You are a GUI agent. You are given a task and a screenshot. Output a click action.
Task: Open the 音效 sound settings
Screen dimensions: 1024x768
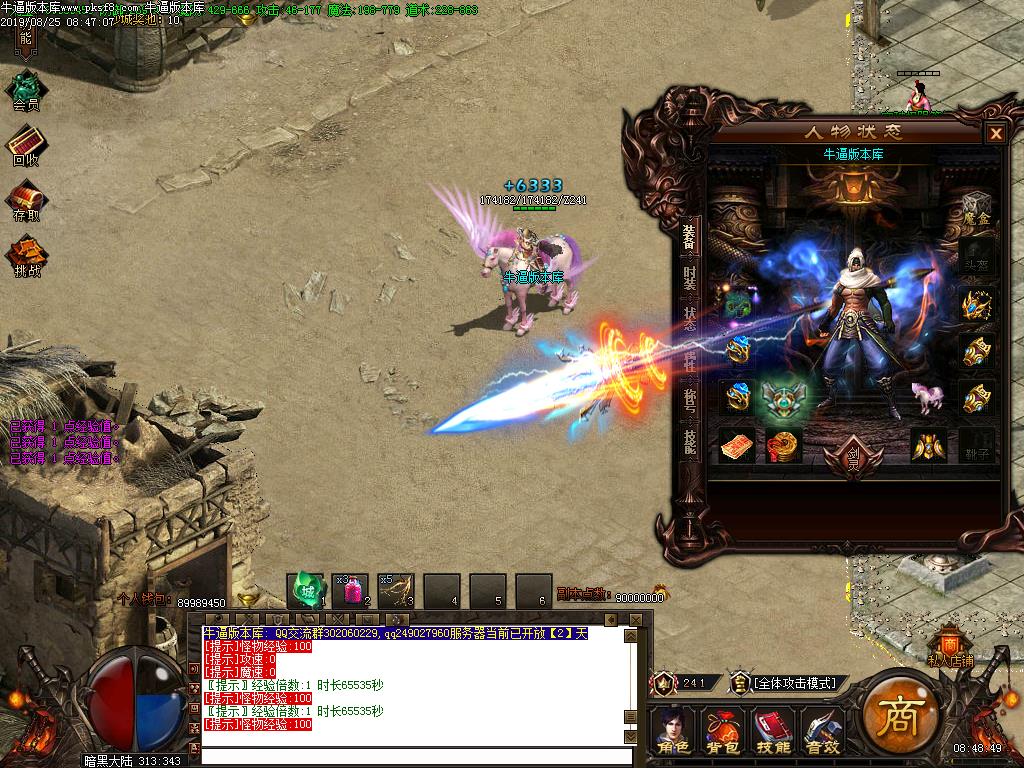click(823, 731)
